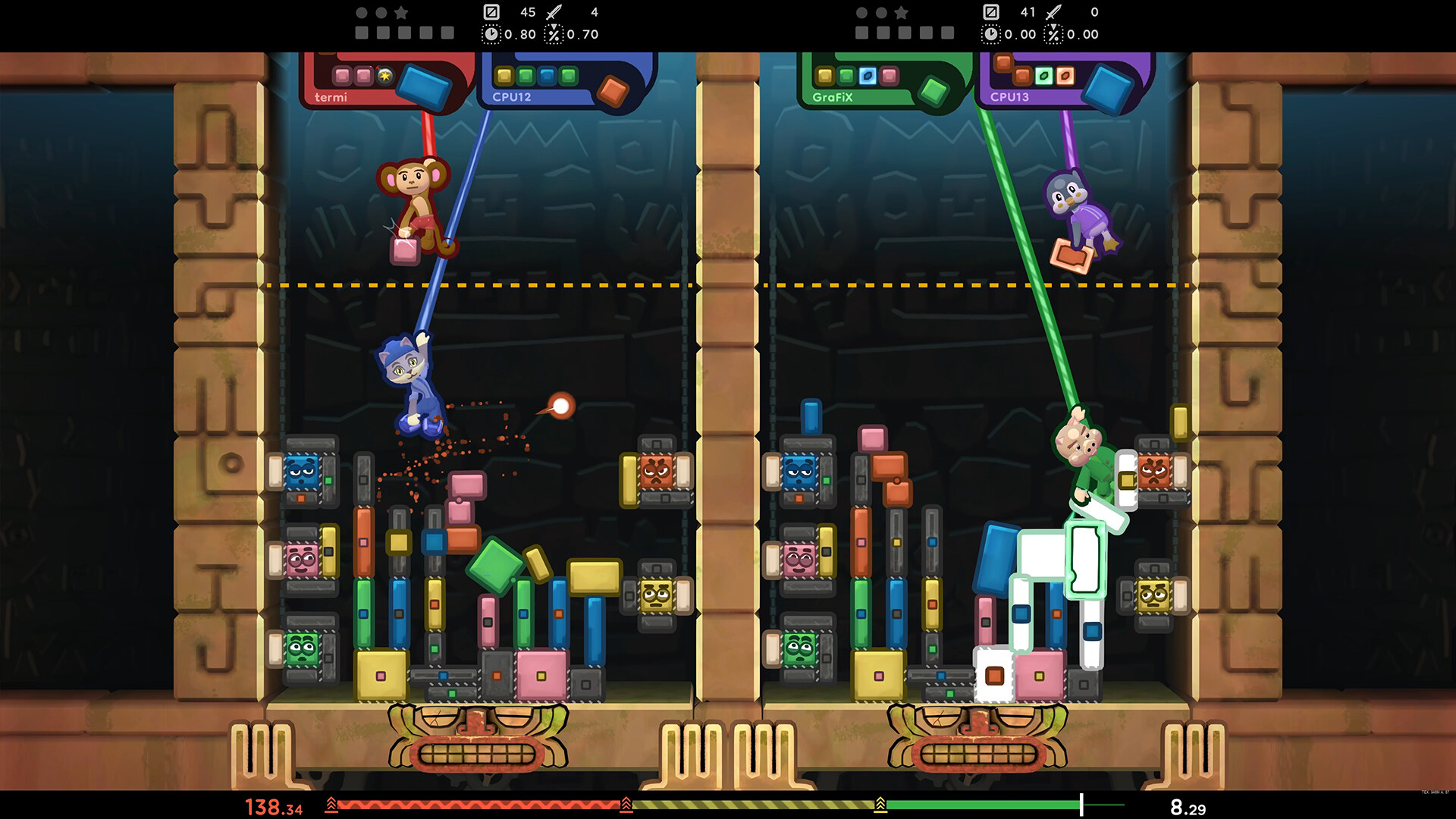
Task: Toggle the star indicator above the right playfield
Action: 901,13
